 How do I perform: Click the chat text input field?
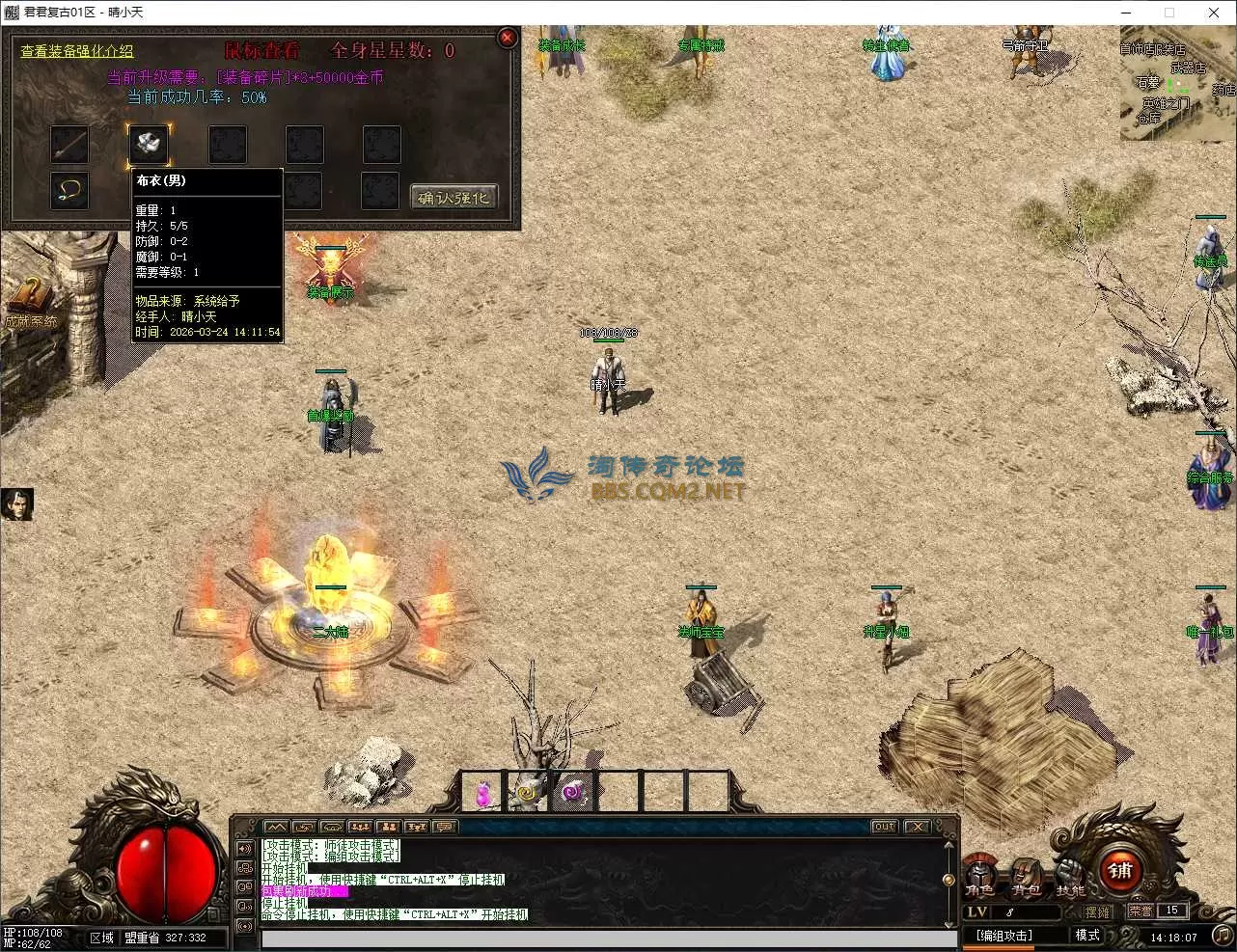[x=608, y=939]
